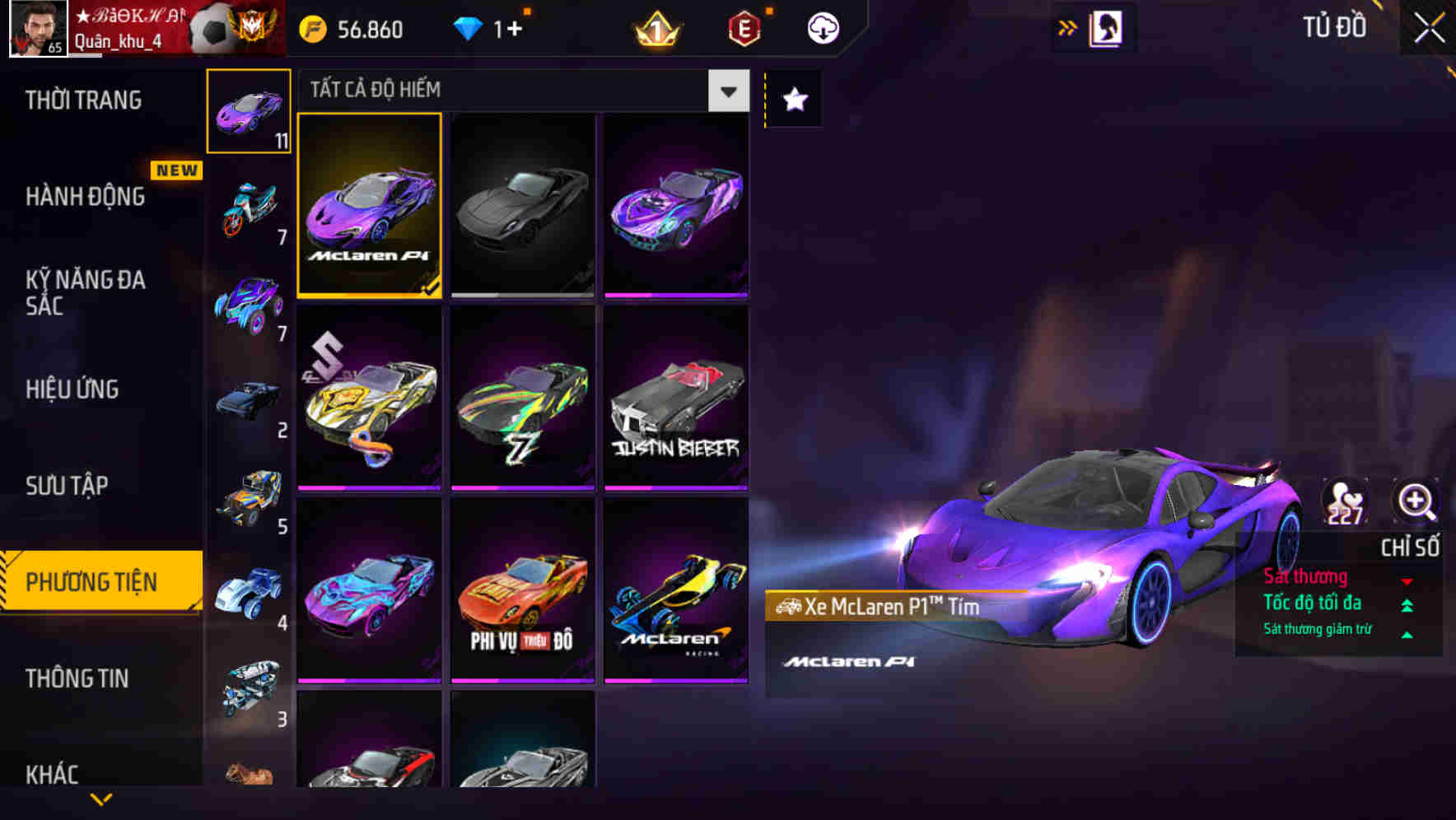Expand the bottom chevron under KHÁC
This screenshot has height=820, width=1456.
100,799
